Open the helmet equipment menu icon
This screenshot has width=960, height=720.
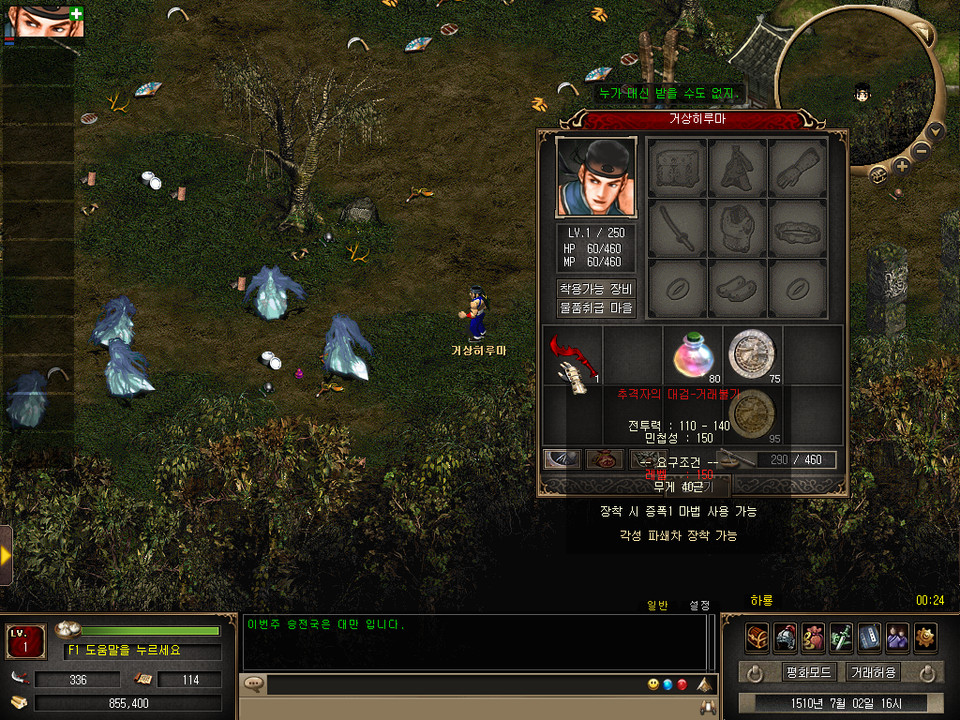click(x=785, y=637)
